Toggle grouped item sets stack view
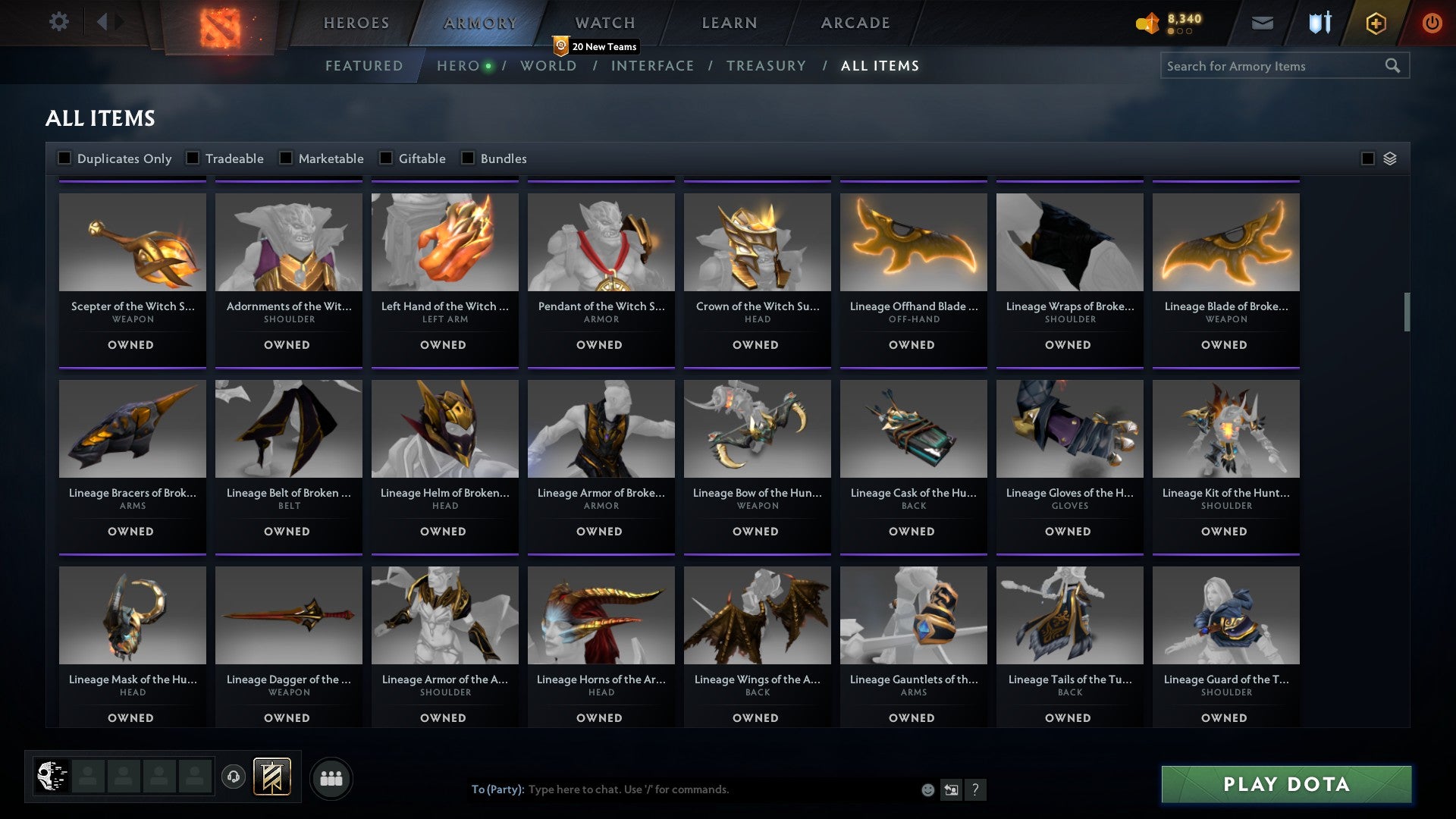The image size is (1456, 819). (x=1368, y=158)
